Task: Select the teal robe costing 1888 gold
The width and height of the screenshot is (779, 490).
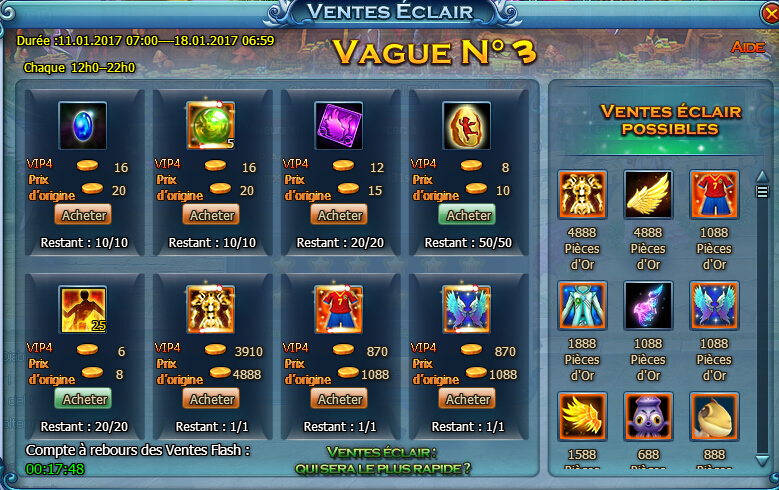Action: point(581,305)
